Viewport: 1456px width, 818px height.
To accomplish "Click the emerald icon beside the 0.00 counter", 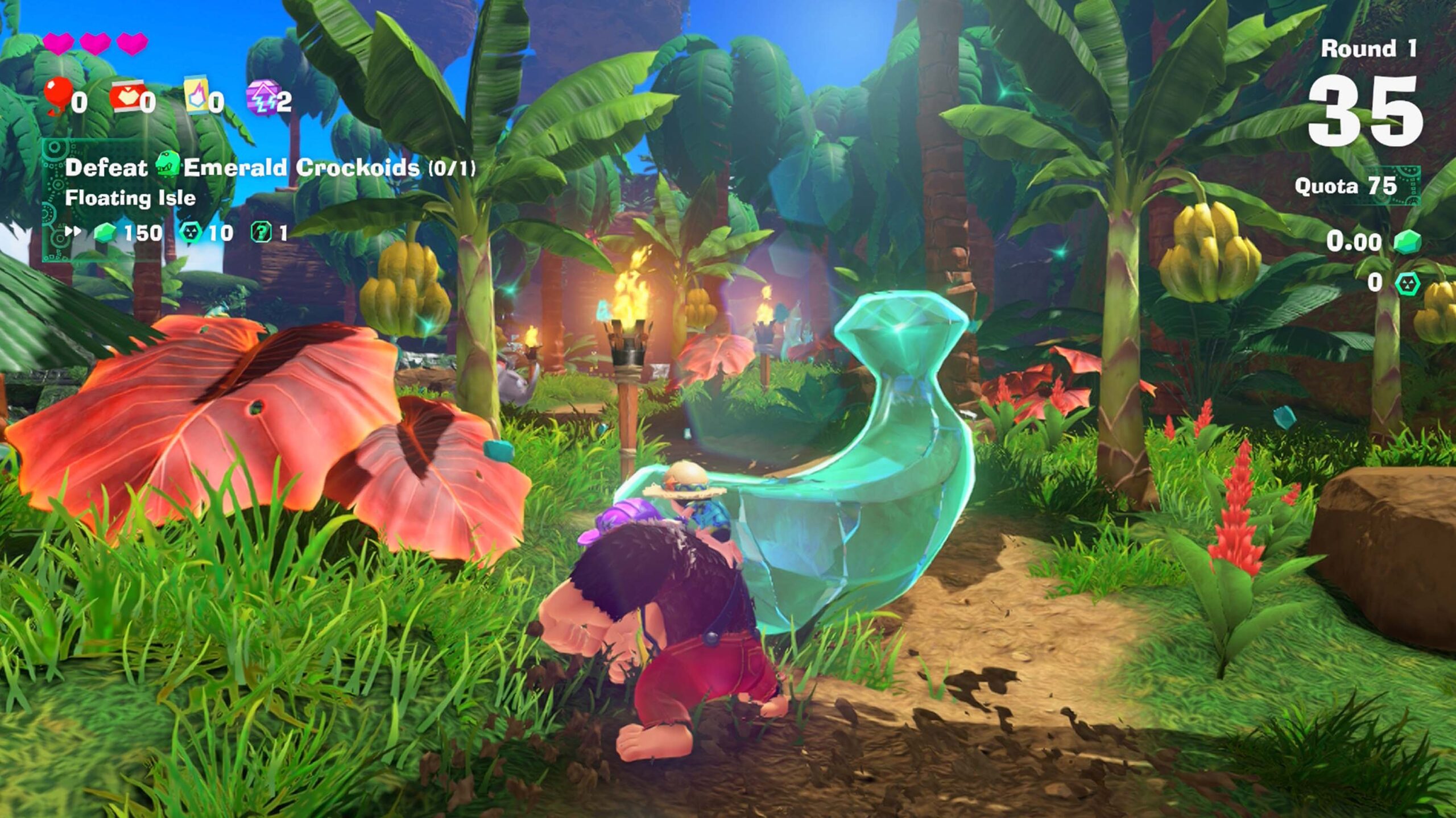I will pos(1408,242).
